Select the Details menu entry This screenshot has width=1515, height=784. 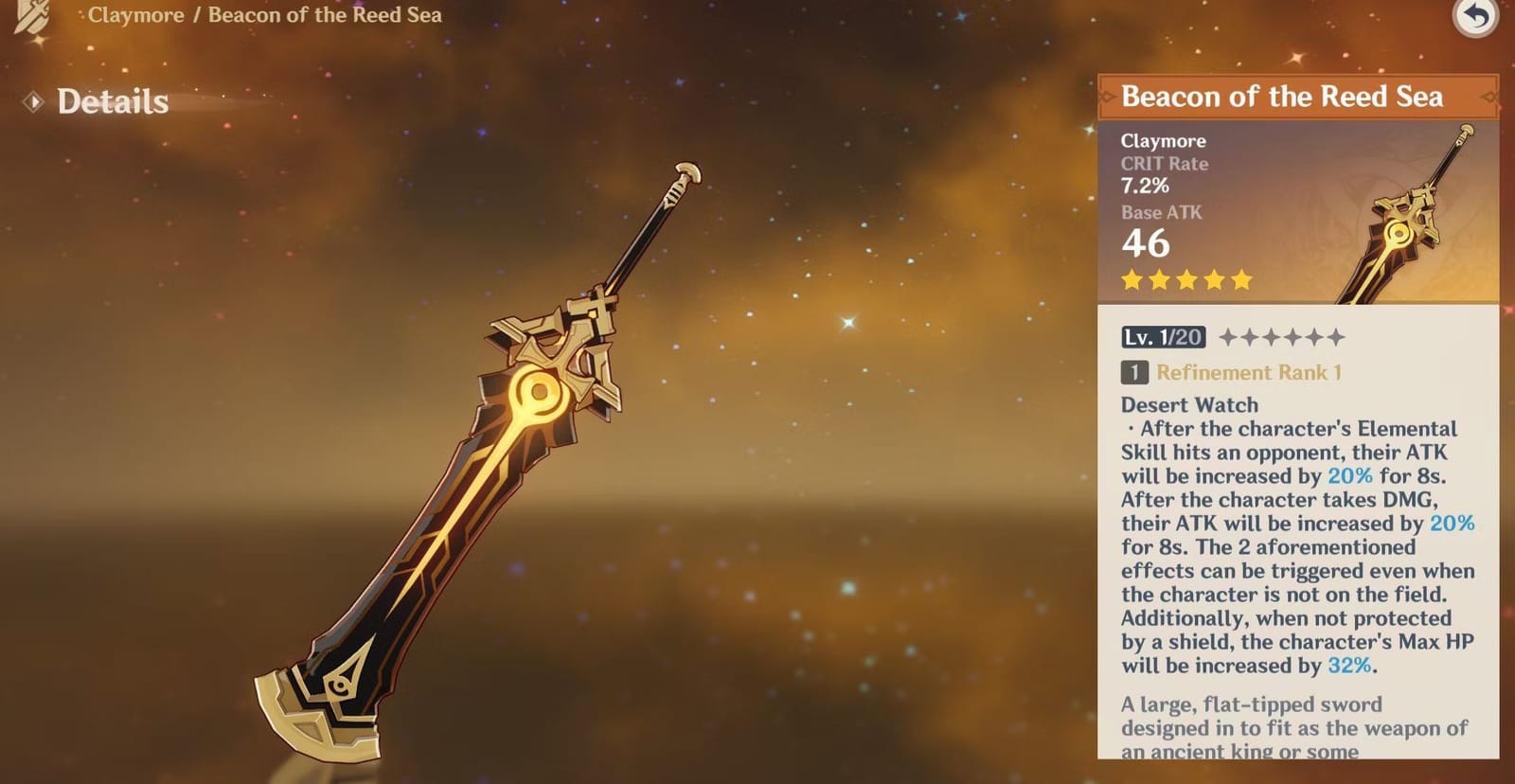click(x=111, y=102)
